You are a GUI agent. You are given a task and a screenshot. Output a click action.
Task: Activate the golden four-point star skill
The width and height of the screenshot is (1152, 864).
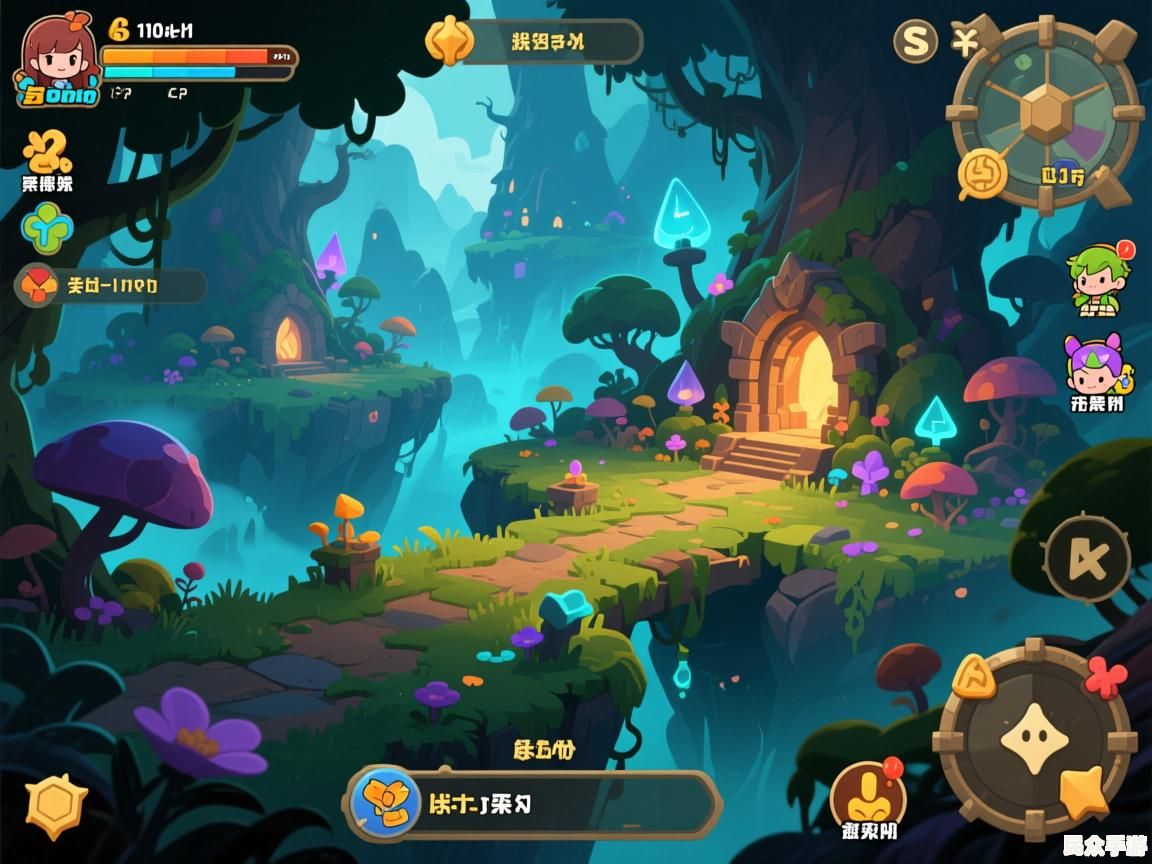1083,791
